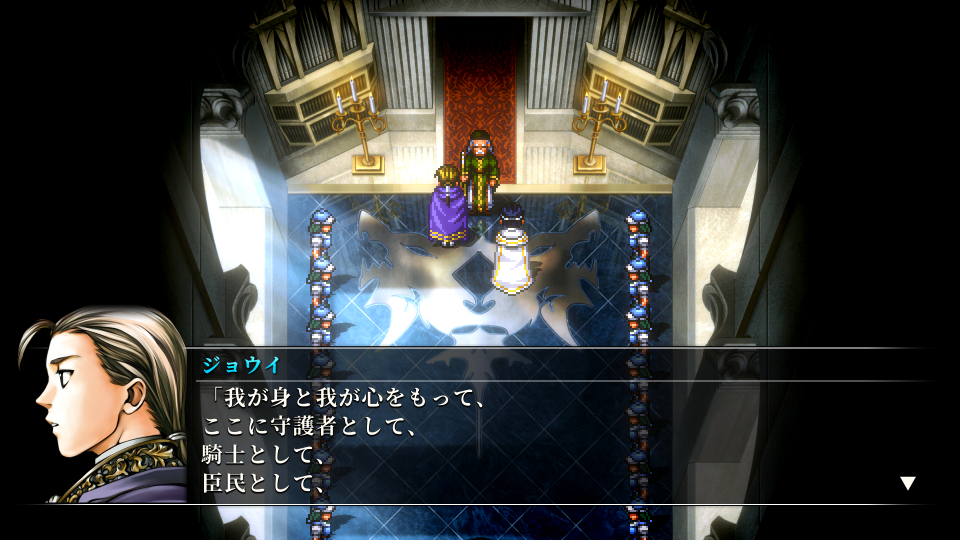960x540 pixels.
Task: Advance dialogue with the white arrow indicator
Action: [x=907, y=483]
